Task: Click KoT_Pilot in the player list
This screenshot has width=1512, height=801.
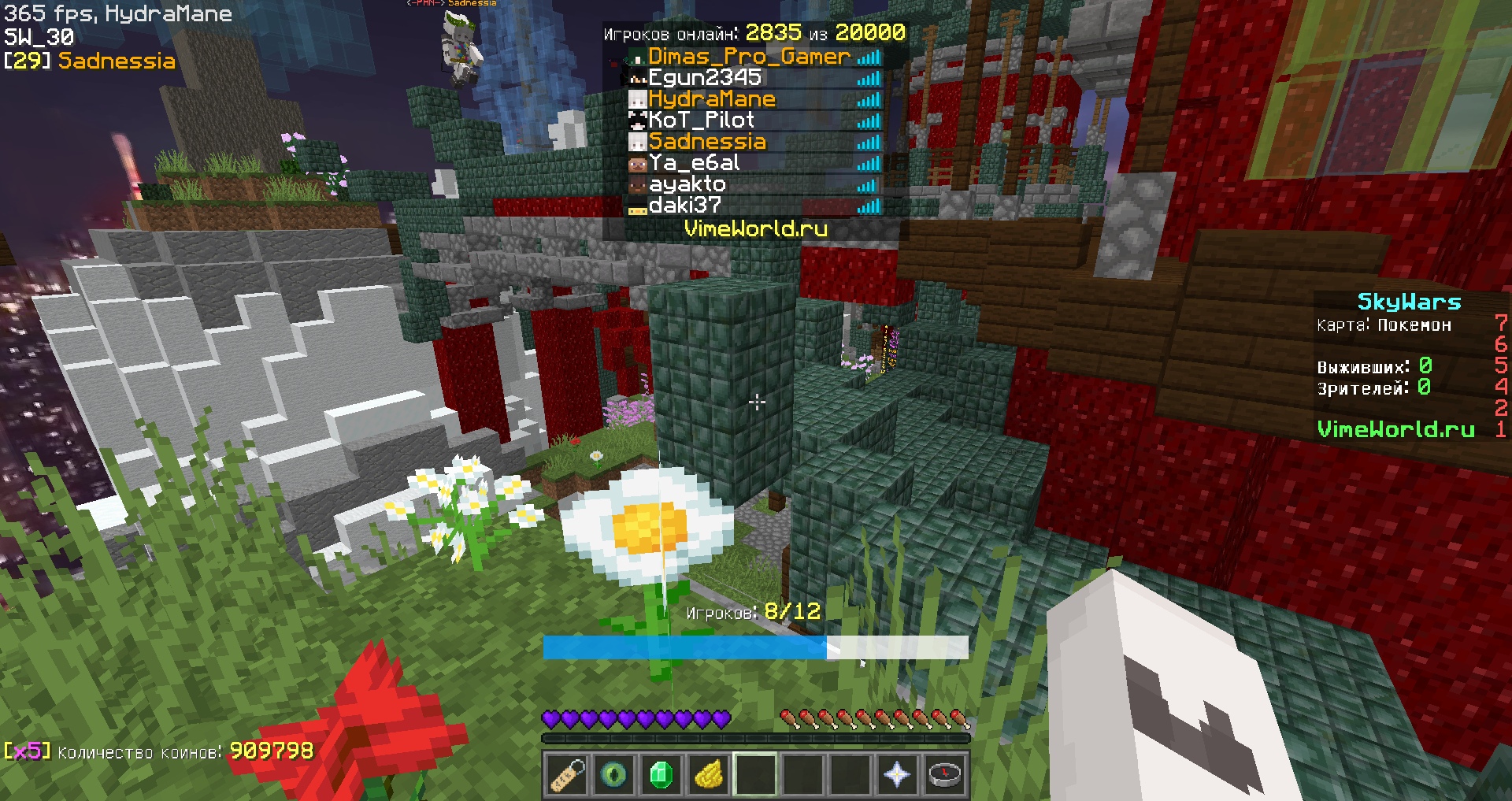Action: tap(701, 121)
